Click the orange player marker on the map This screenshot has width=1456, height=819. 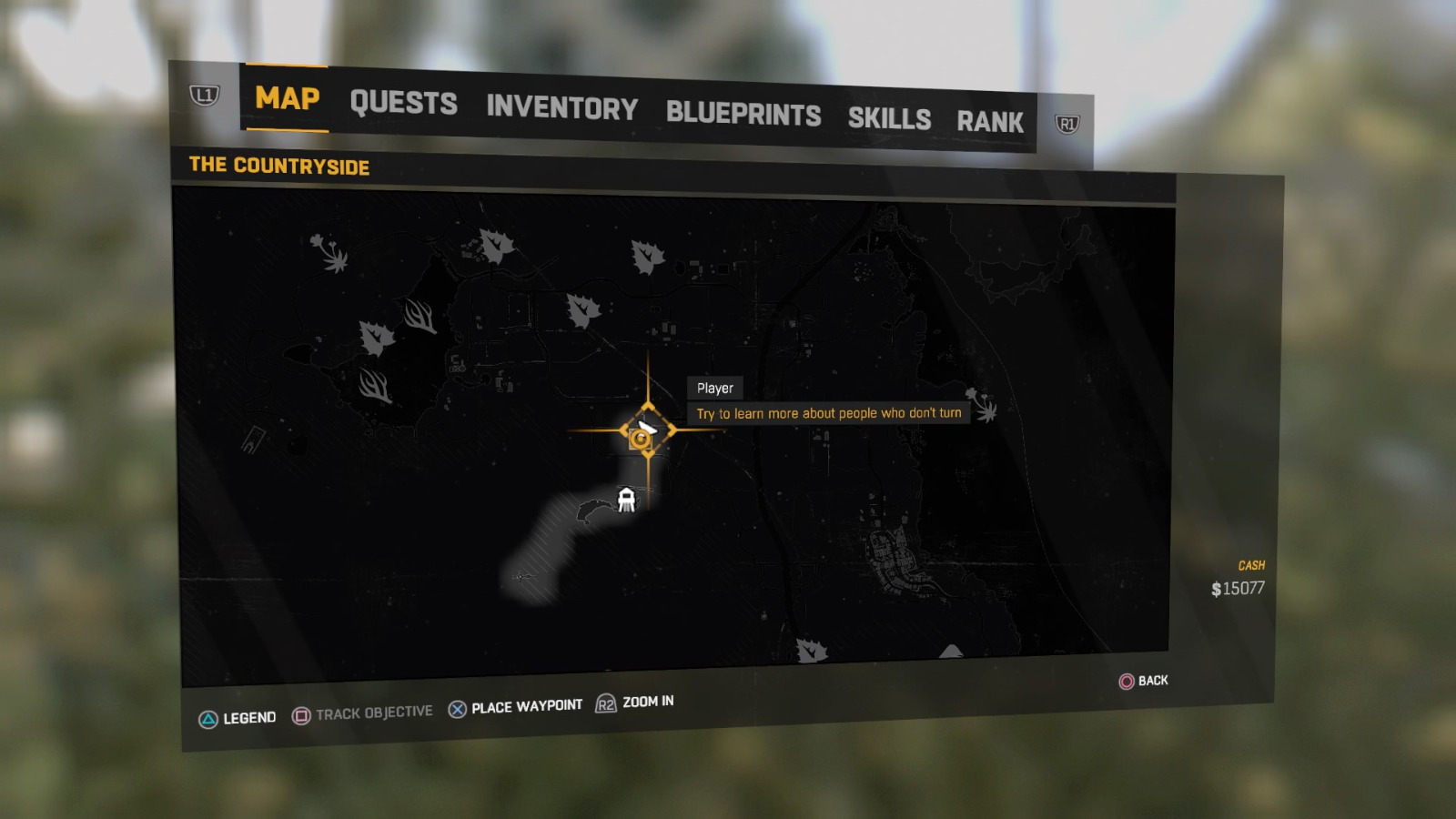pos(640,437)
